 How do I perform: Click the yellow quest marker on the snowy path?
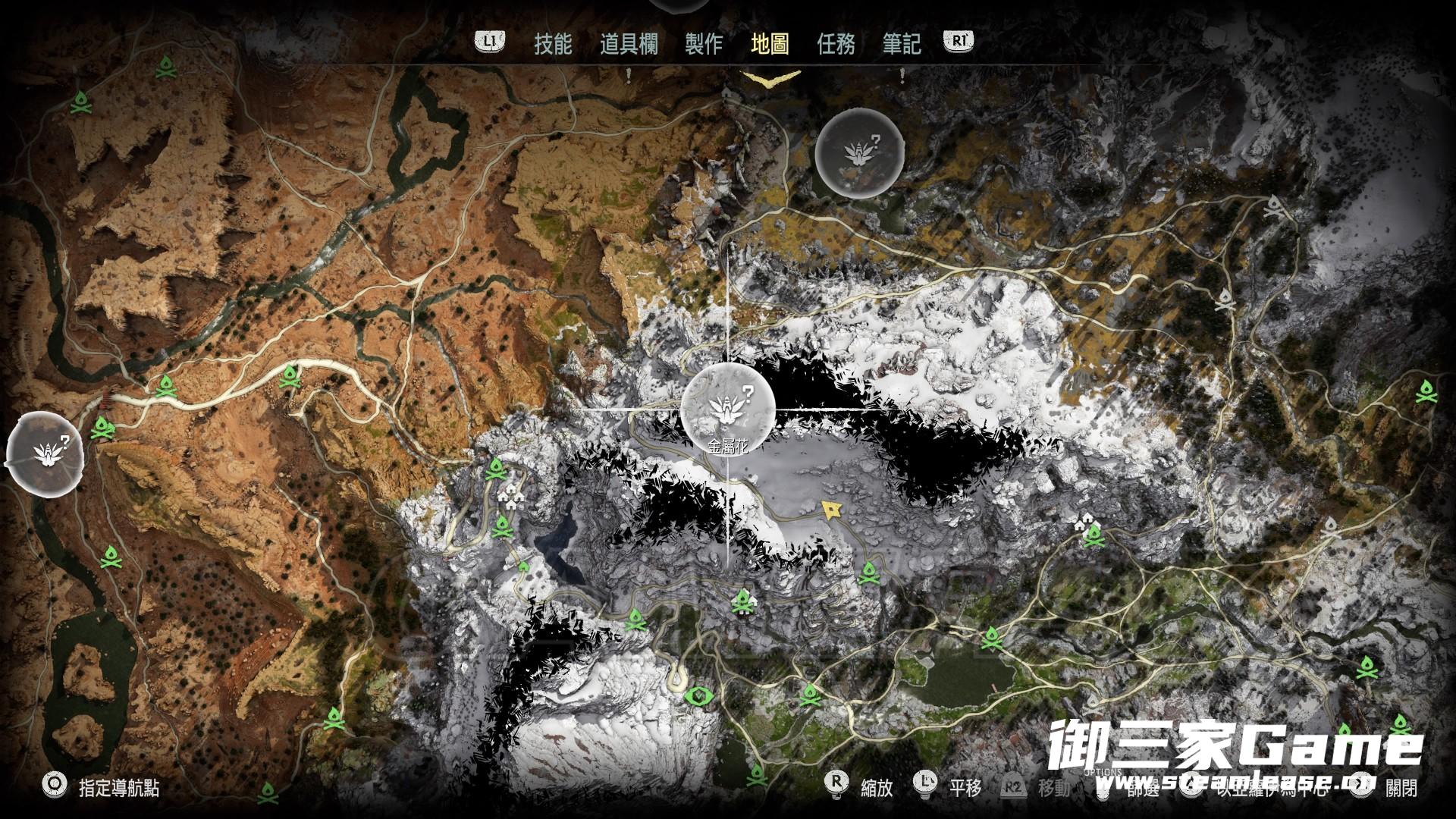[832, 509]
